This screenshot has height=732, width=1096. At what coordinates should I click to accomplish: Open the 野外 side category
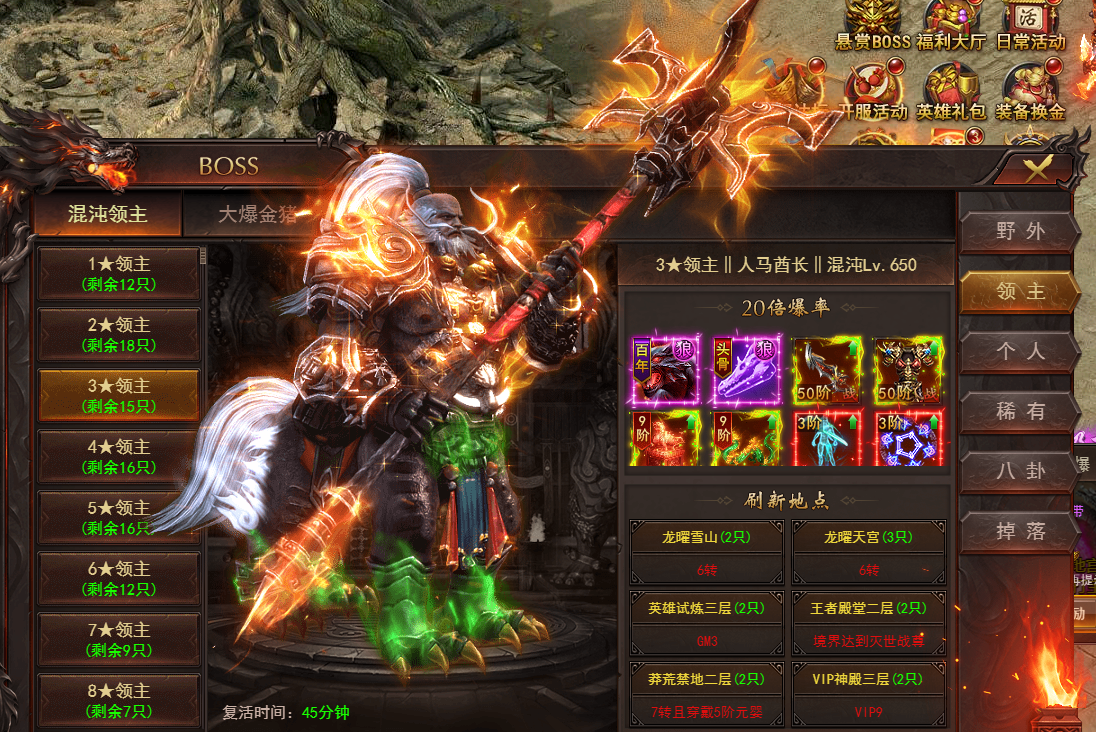click(x=1020, y=232)
